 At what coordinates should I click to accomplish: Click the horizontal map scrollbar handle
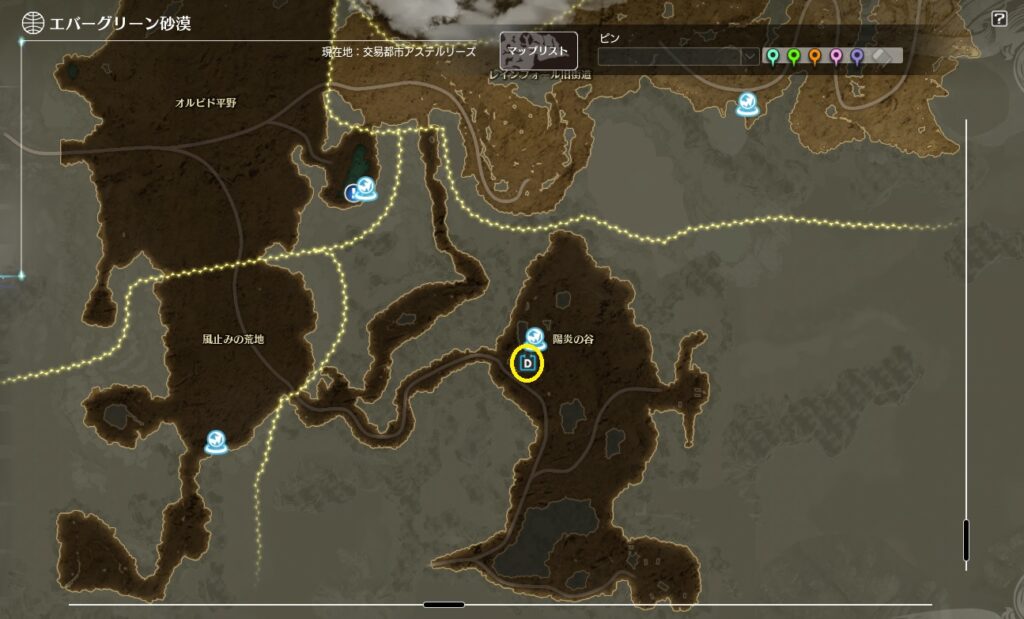click(x=443, y=604)
